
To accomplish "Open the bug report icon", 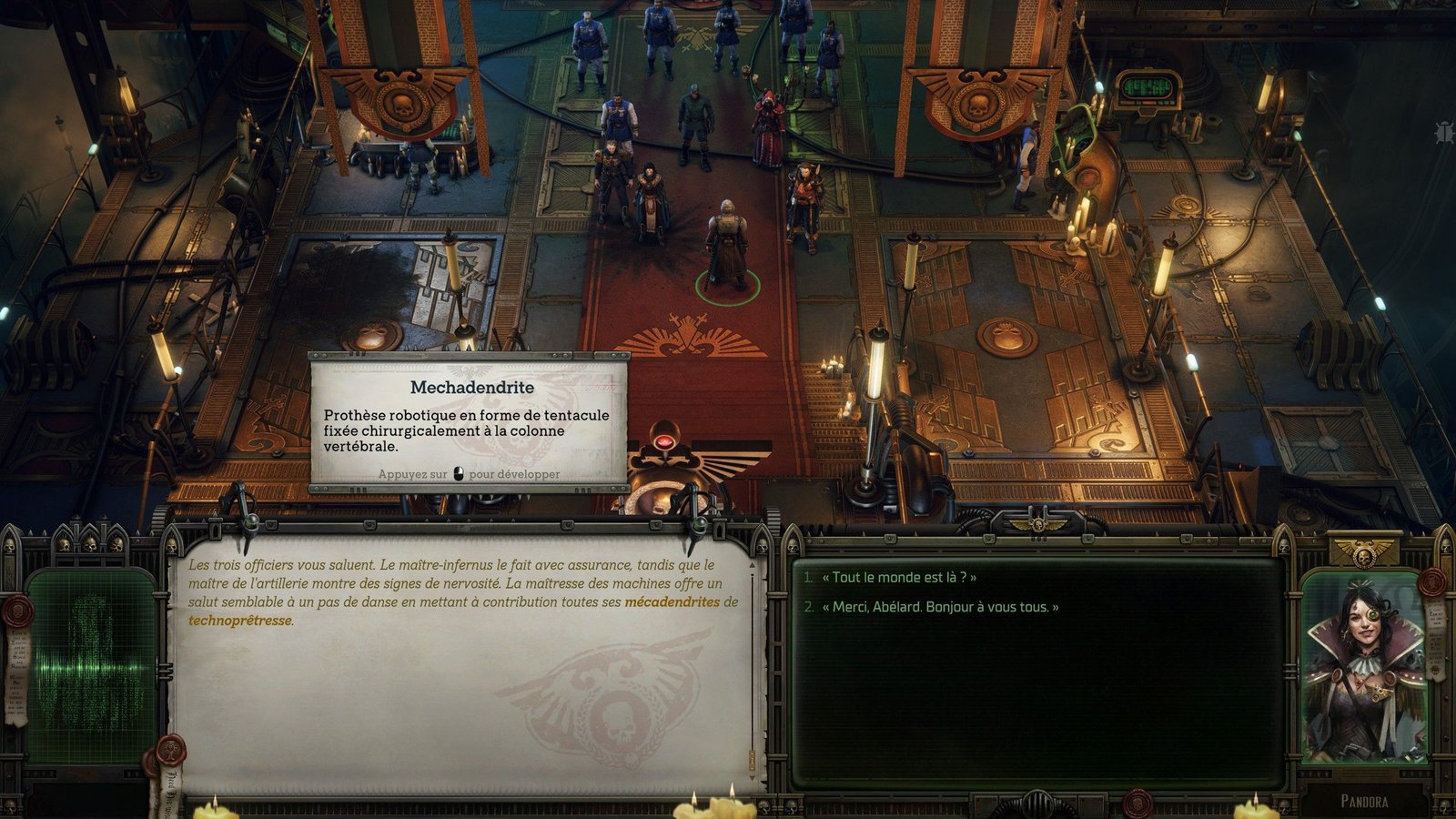I will 1443,133.
